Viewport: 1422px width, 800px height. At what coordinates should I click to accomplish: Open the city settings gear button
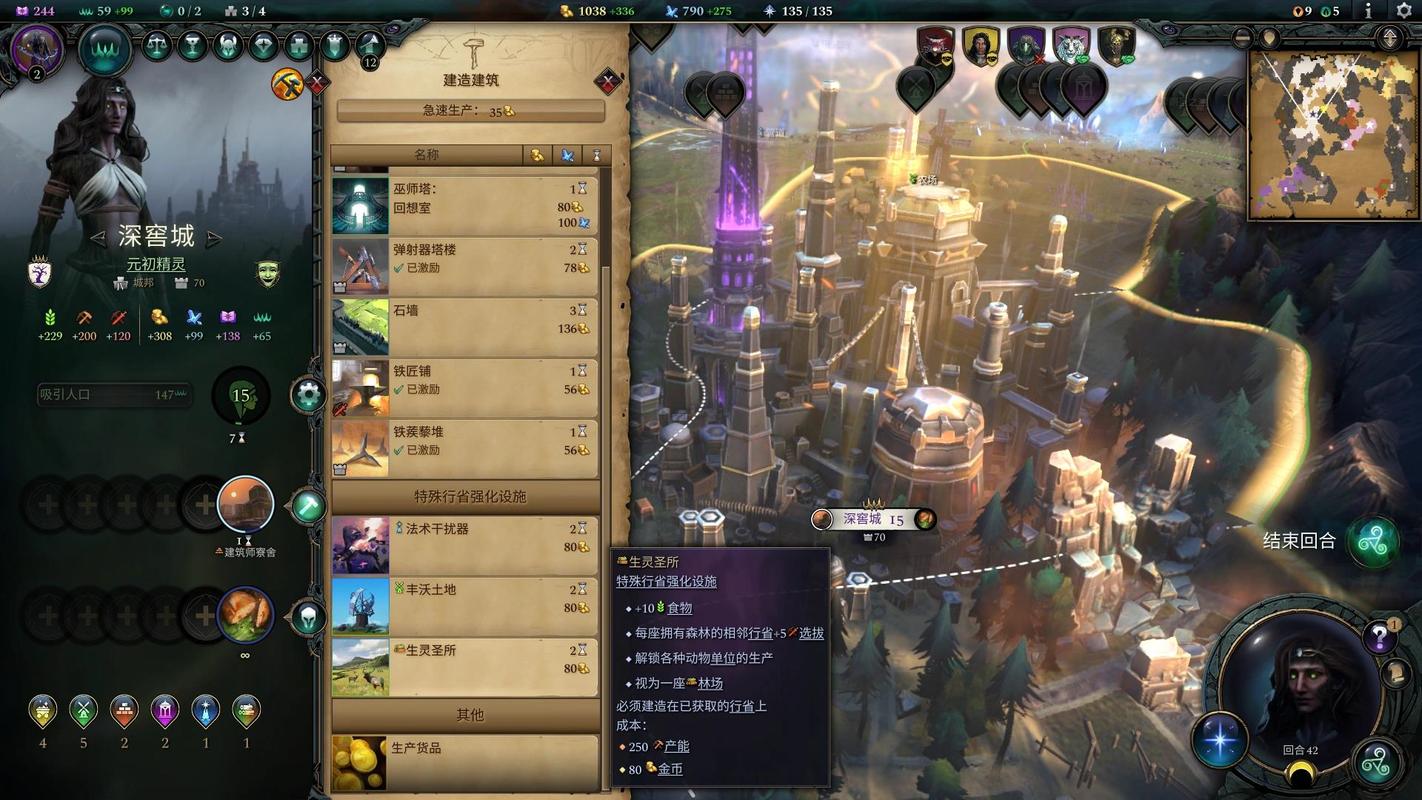[x=308, y=395]
